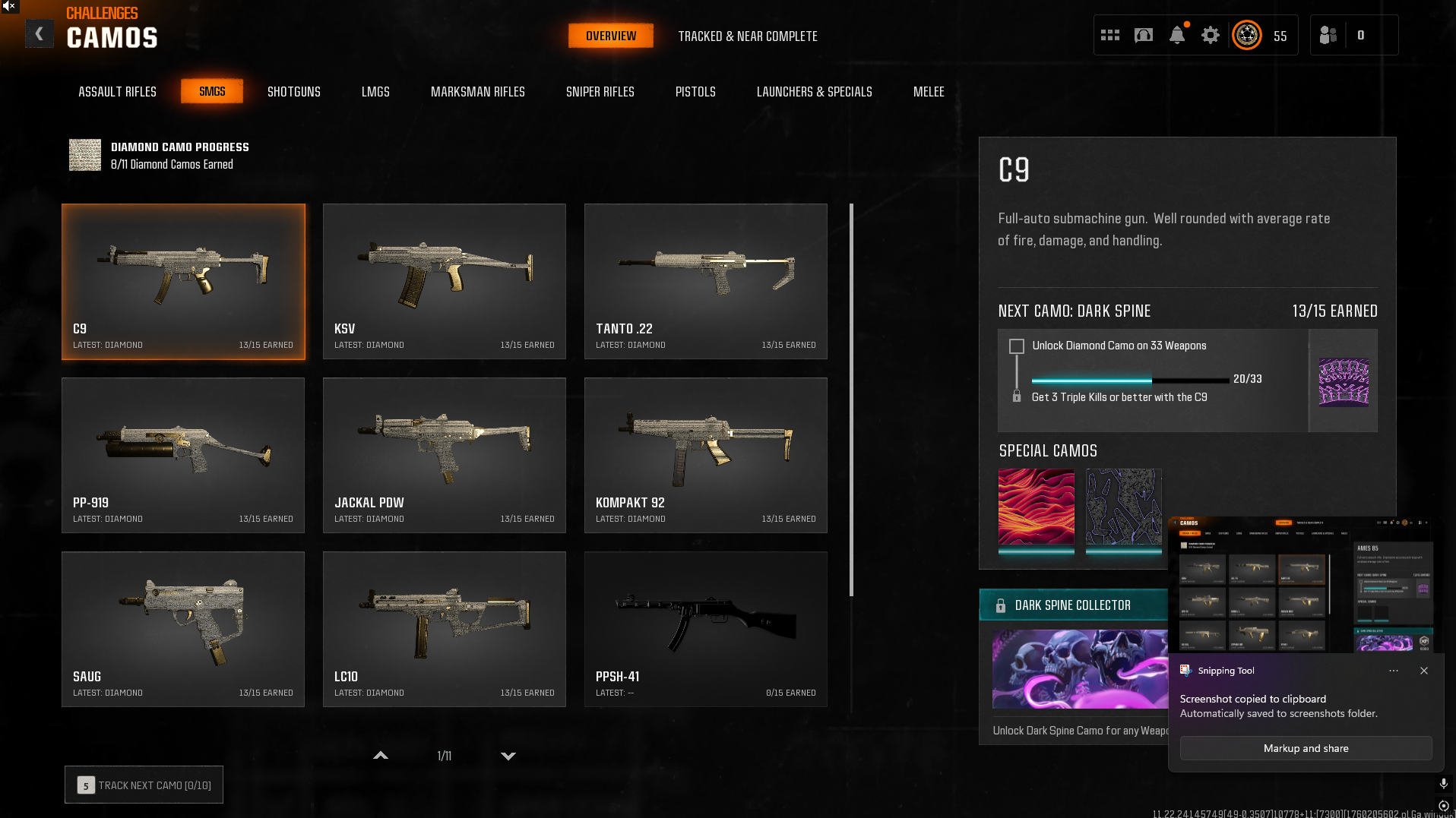The image size is (1456, 818).
Task: Switch to Sniper Rifles tab
Action: [600, 92]
